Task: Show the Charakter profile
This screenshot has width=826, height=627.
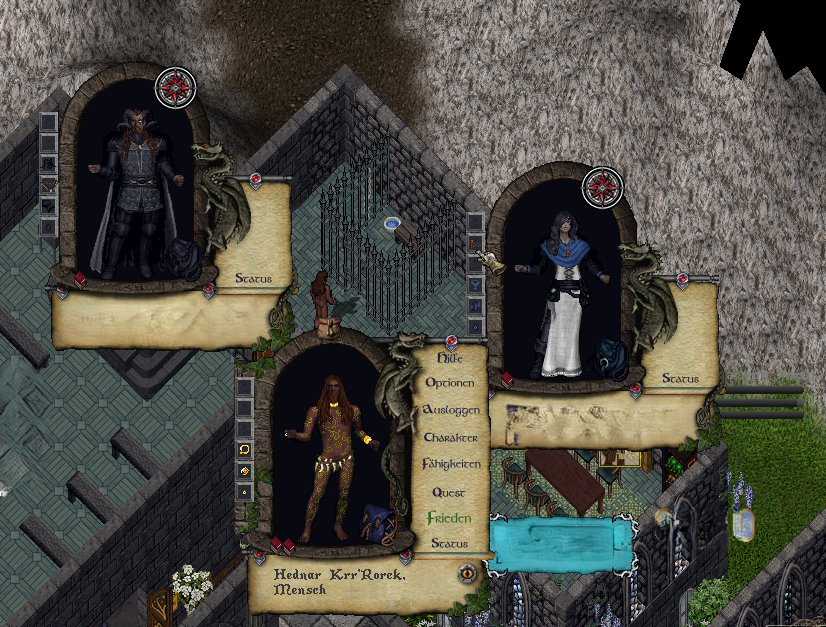Action: 451,437
